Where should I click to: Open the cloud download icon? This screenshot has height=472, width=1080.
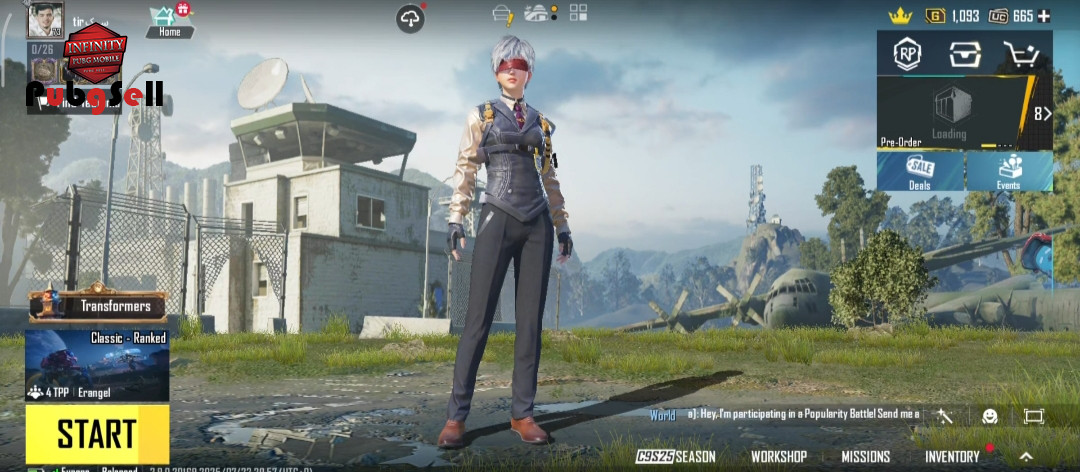(410, 18)
